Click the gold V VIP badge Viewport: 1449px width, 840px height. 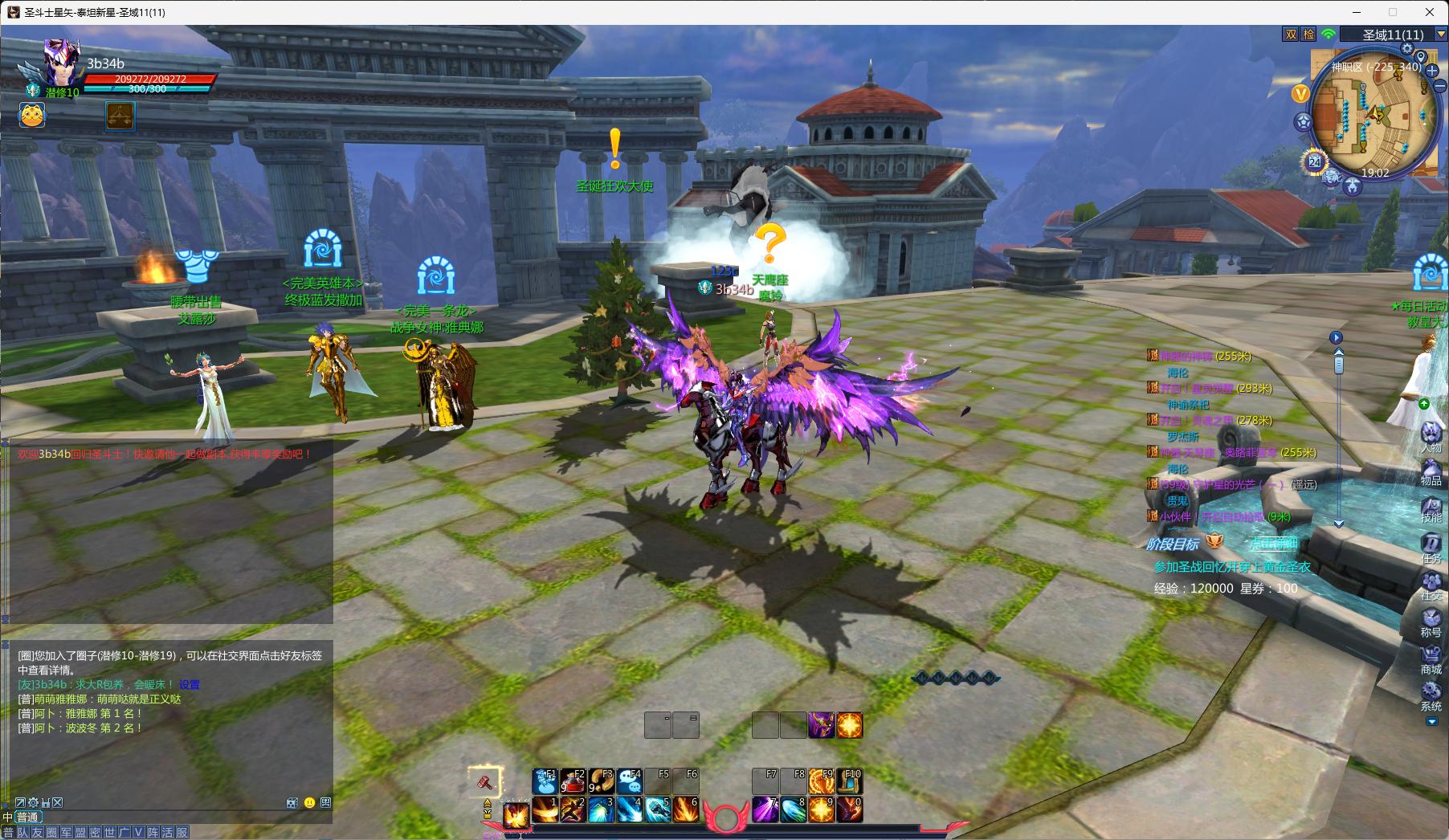point(1300,93)
